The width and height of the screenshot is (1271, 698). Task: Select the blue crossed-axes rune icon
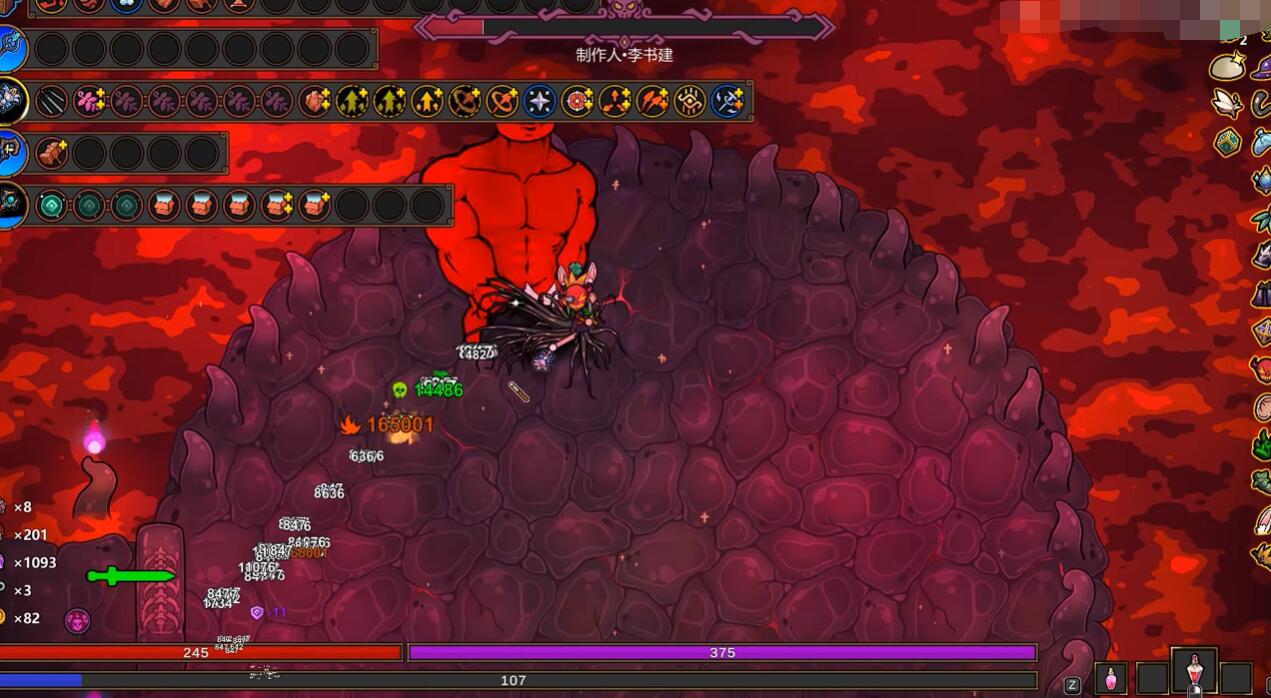coord(728,101)
